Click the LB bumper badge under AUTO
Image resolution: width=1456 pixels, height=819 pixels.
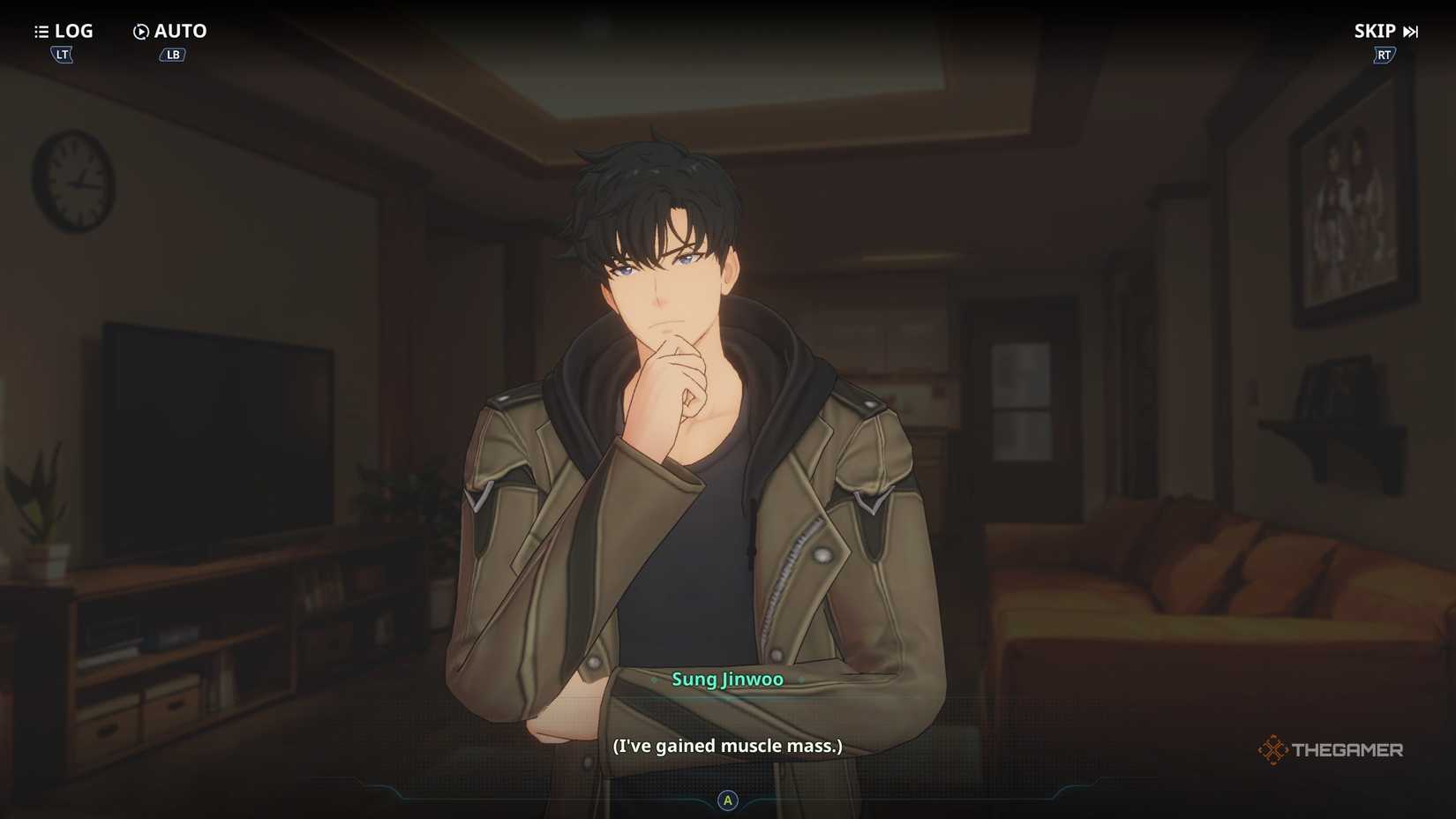tap(171, 54)
